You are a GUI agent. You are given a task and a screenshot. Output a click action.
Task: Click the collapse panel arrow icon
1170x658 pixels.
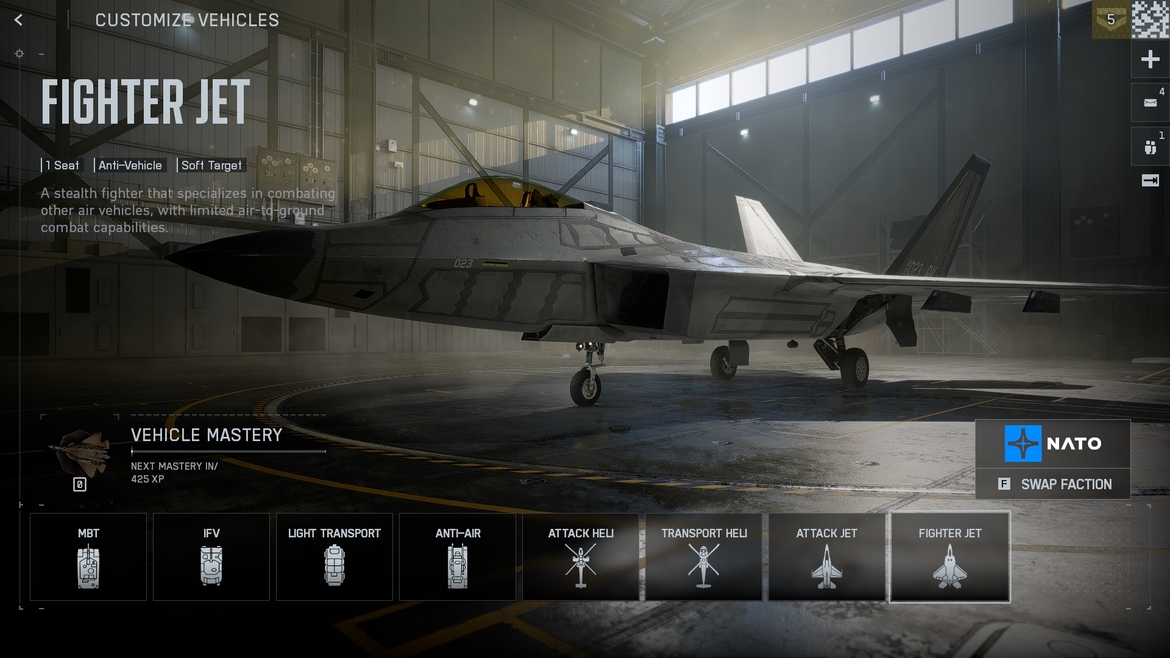click(1150, 181)
